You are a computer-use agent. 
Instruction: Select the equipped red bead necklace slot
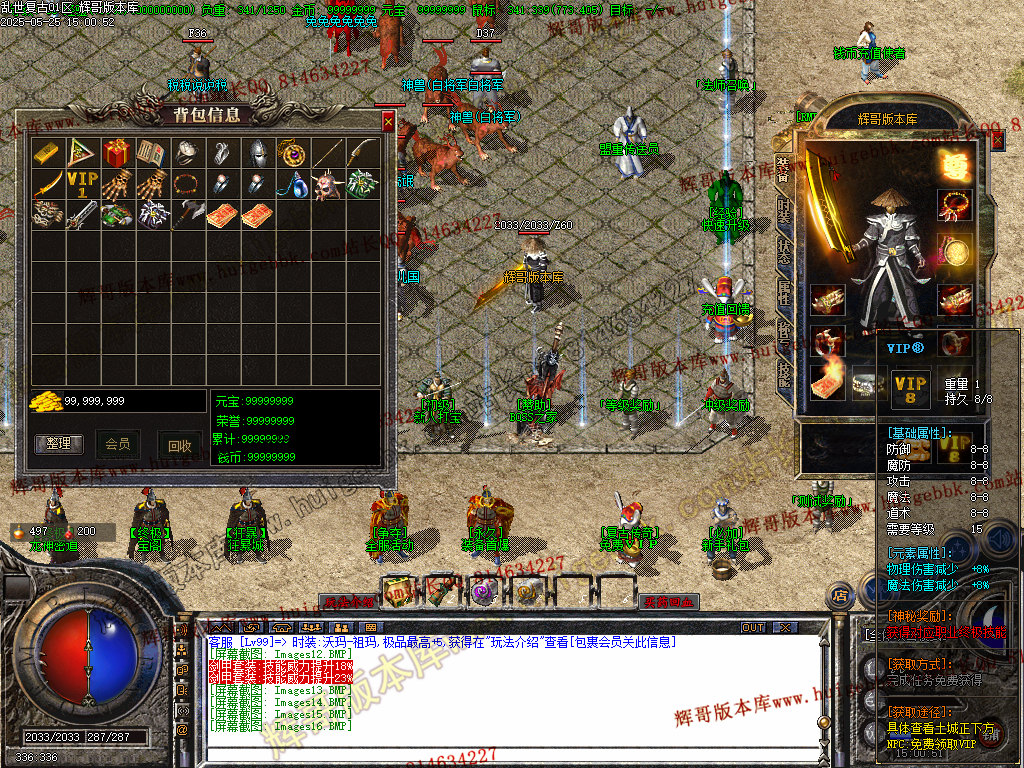click(x=955, y=204)
